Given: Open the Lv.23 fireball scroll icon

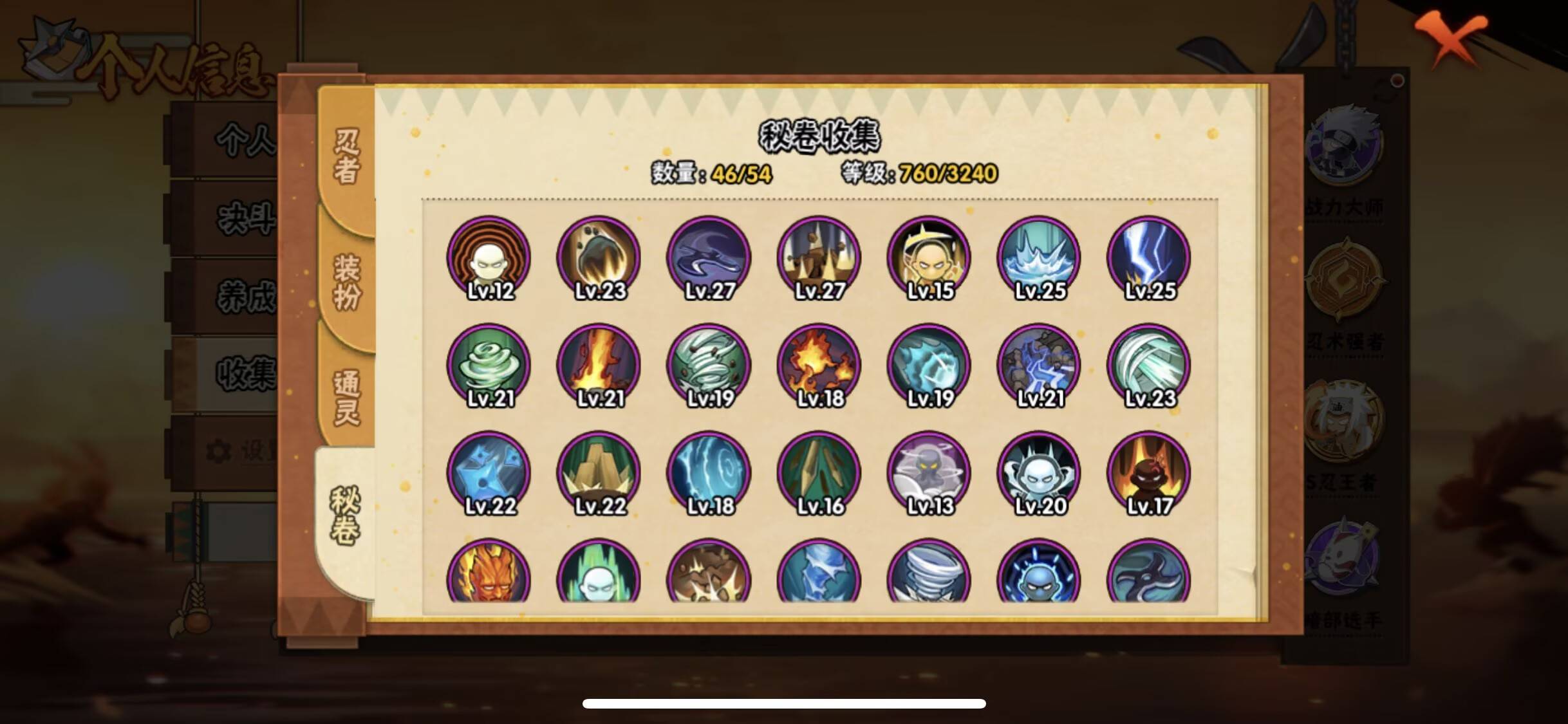Looking at the screenshot, I should click(x=600, y=257).
